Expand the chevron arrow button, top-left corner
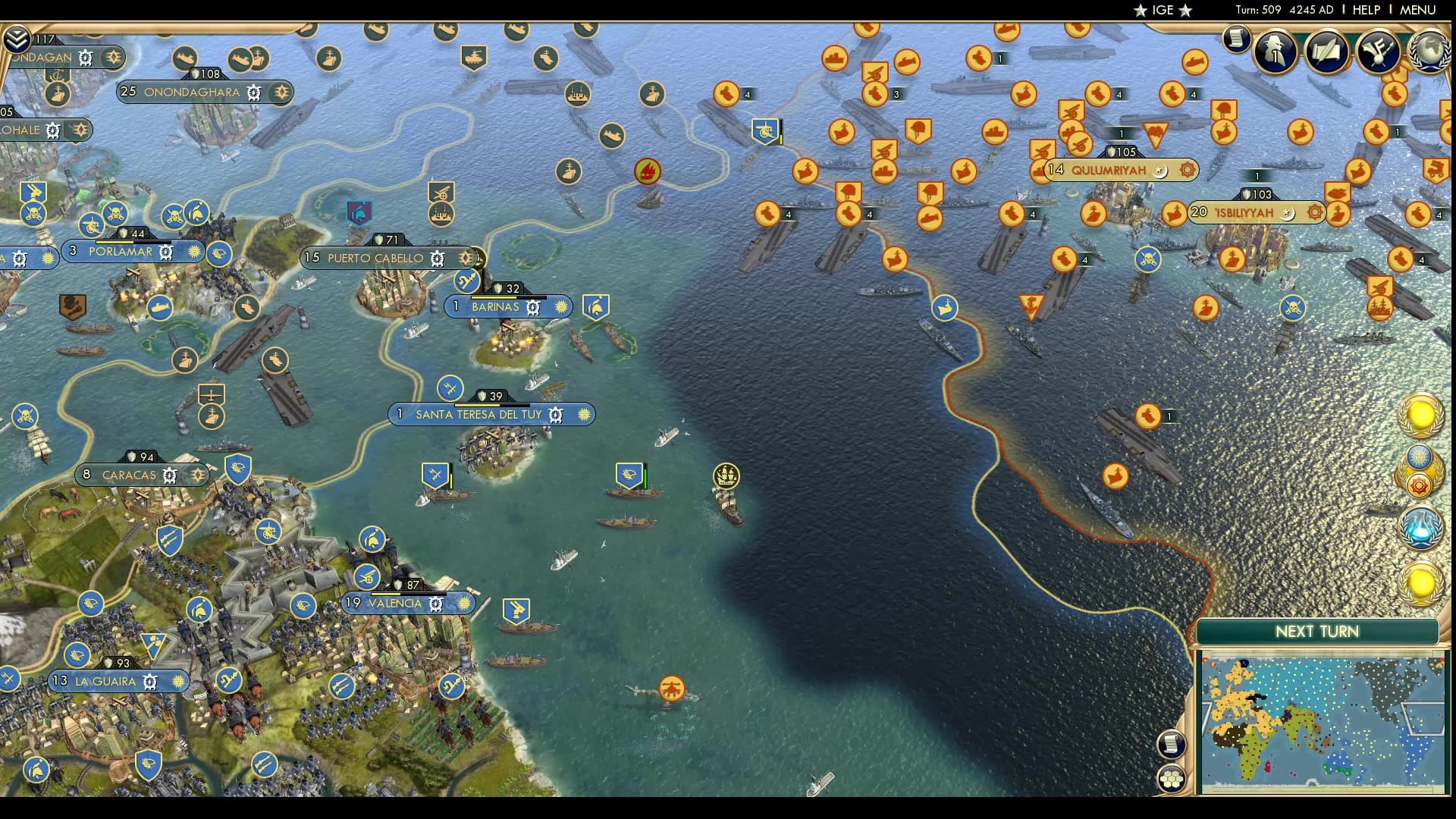 (16, 39)
